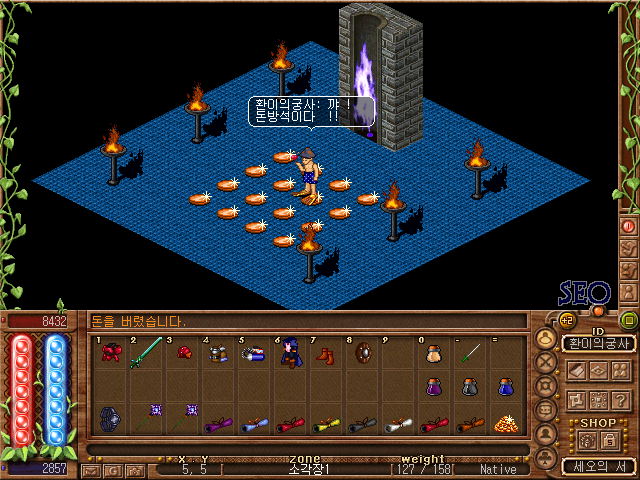Pick the gold coin pile in inventory

[x=505, y=423]
